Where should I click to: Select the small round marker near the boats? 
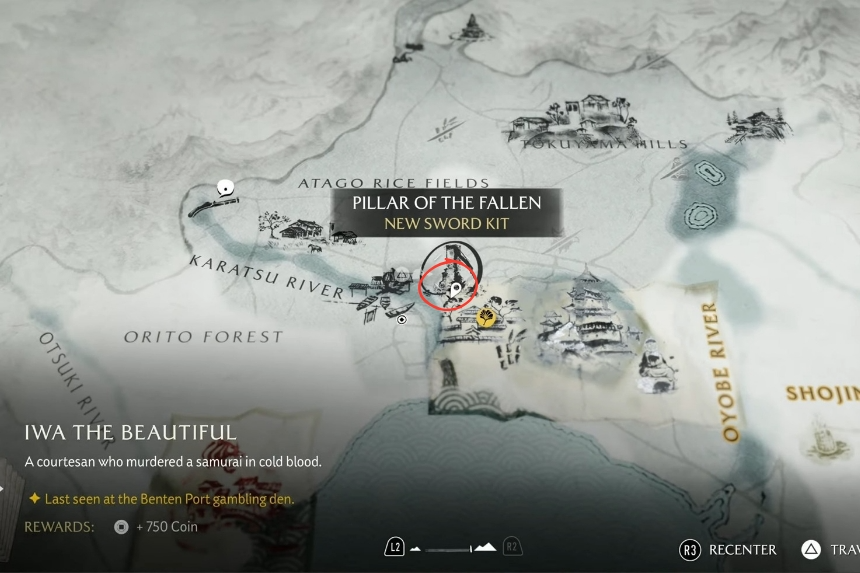click(402, 320)
